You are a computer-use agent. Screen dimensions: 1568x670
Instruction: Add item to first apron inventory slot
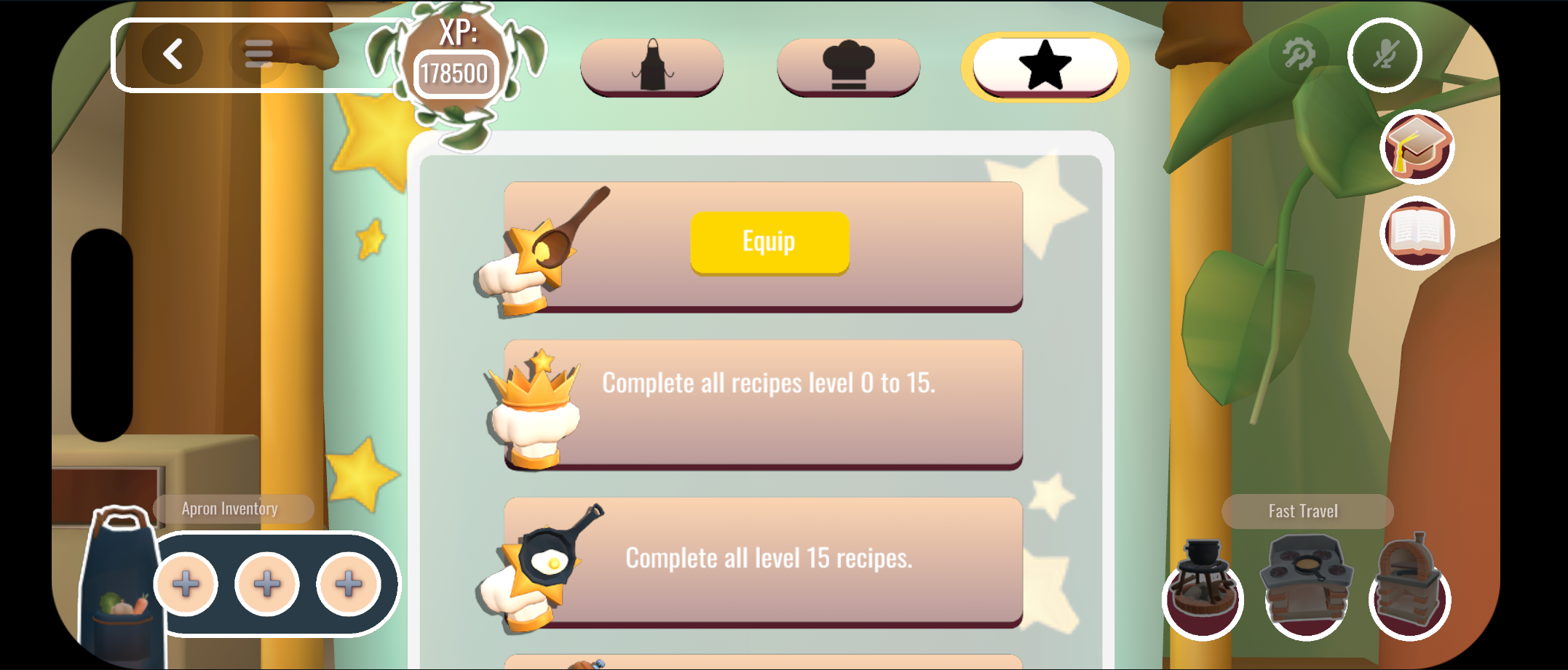[186, 583]
